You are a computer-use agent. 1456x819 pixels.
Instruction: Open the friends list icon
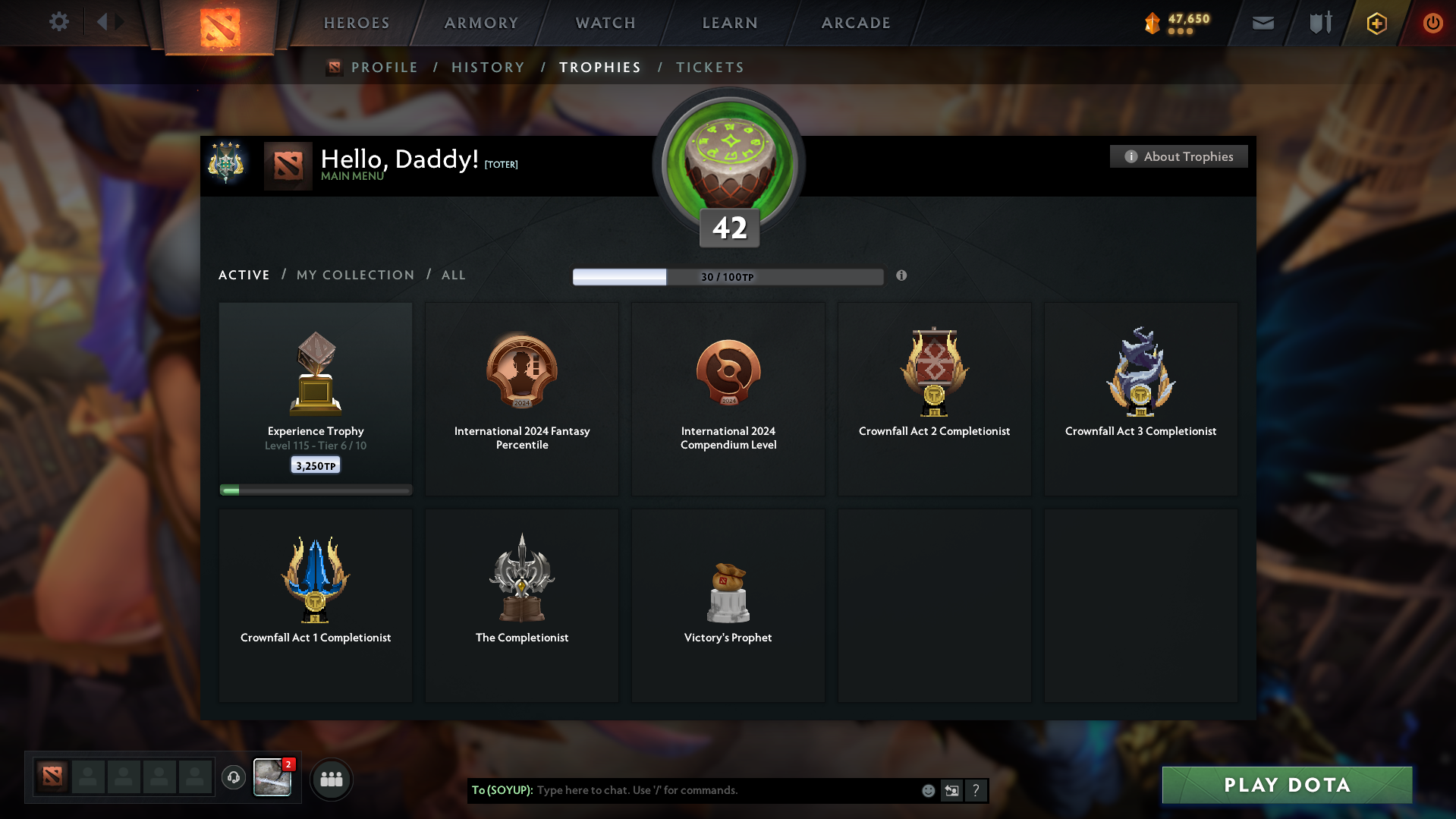pos(331,779)
